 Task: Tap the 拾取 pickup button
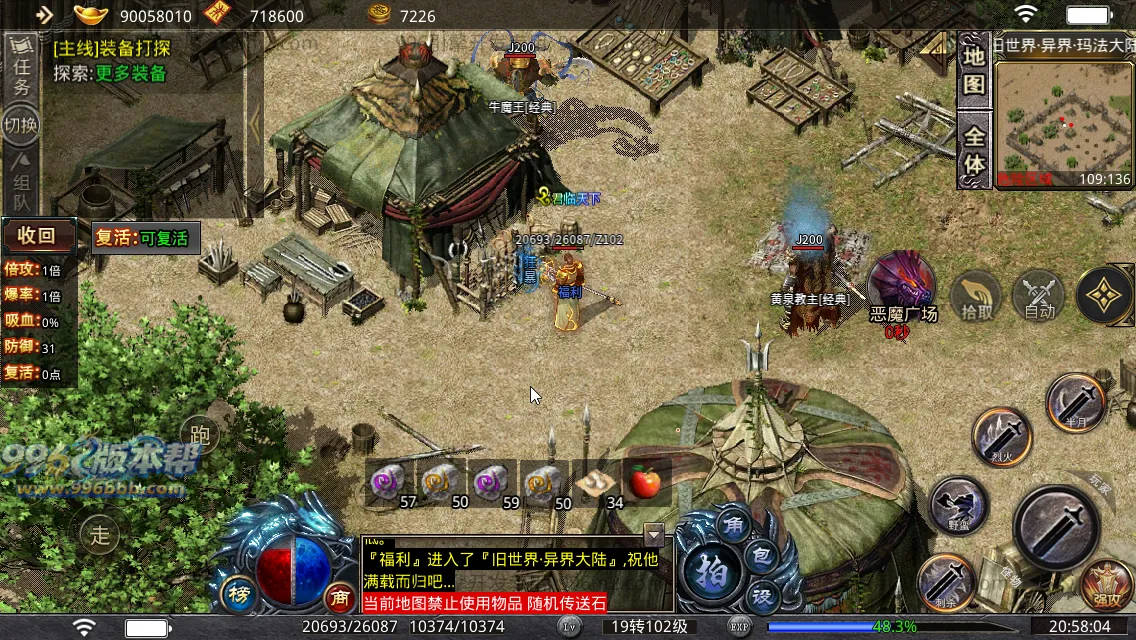[x=976, y=297]
